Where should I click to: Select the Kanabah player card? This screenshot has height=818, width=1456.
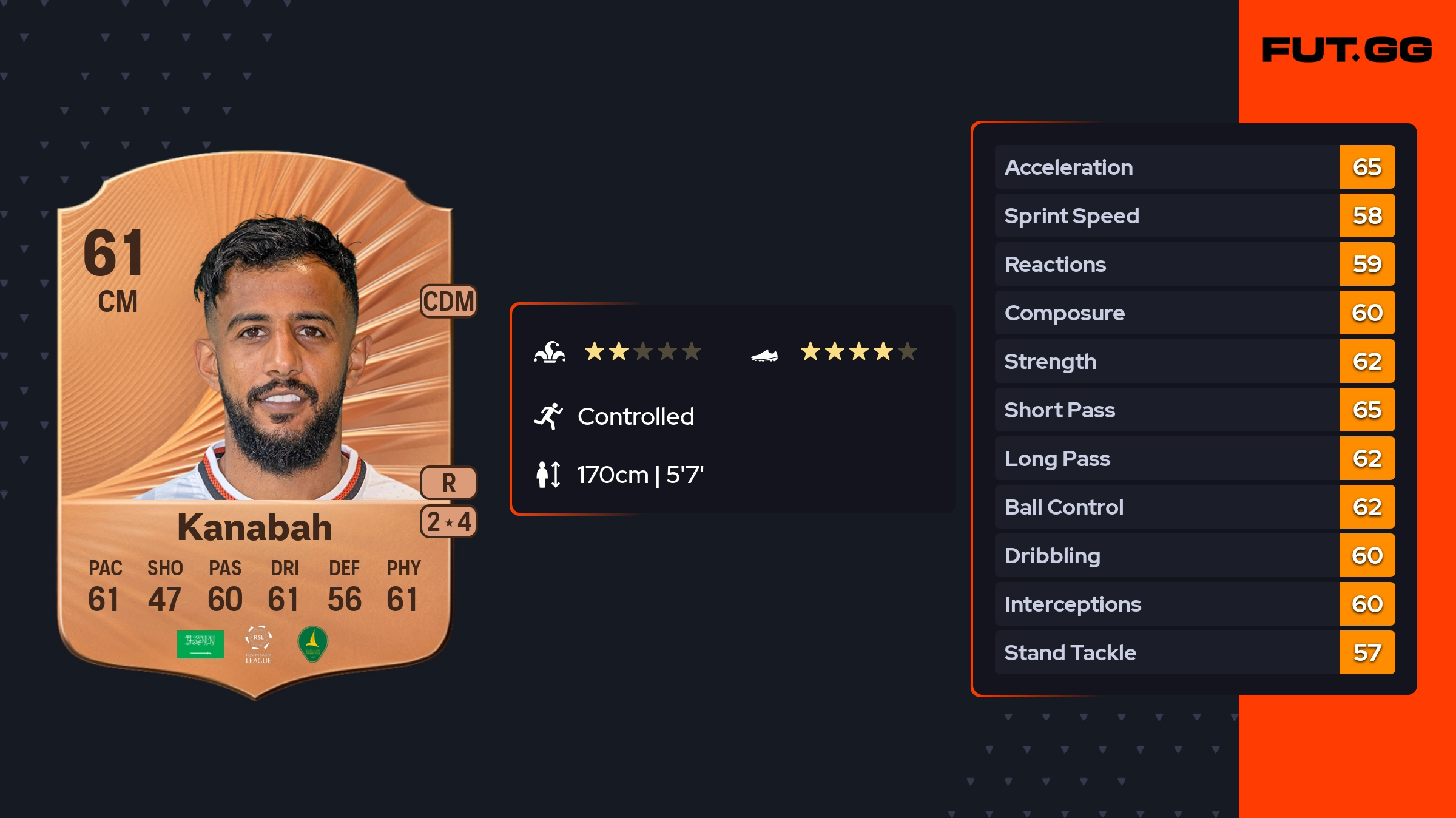tap(255, 425)
